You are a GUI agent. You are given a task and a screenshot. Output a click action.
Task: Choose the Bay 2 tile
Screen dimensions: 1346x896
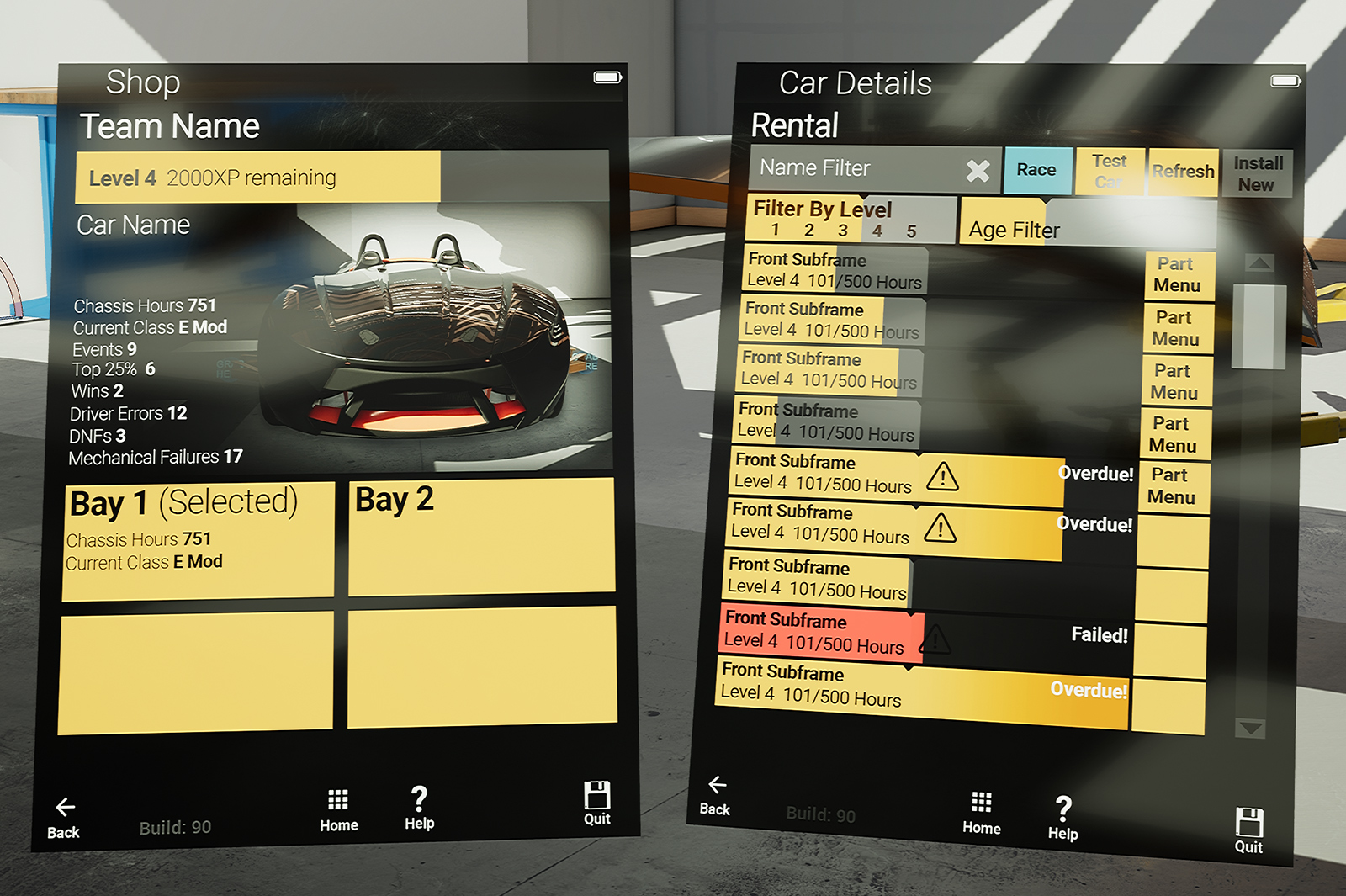click(x=481, y=536)
